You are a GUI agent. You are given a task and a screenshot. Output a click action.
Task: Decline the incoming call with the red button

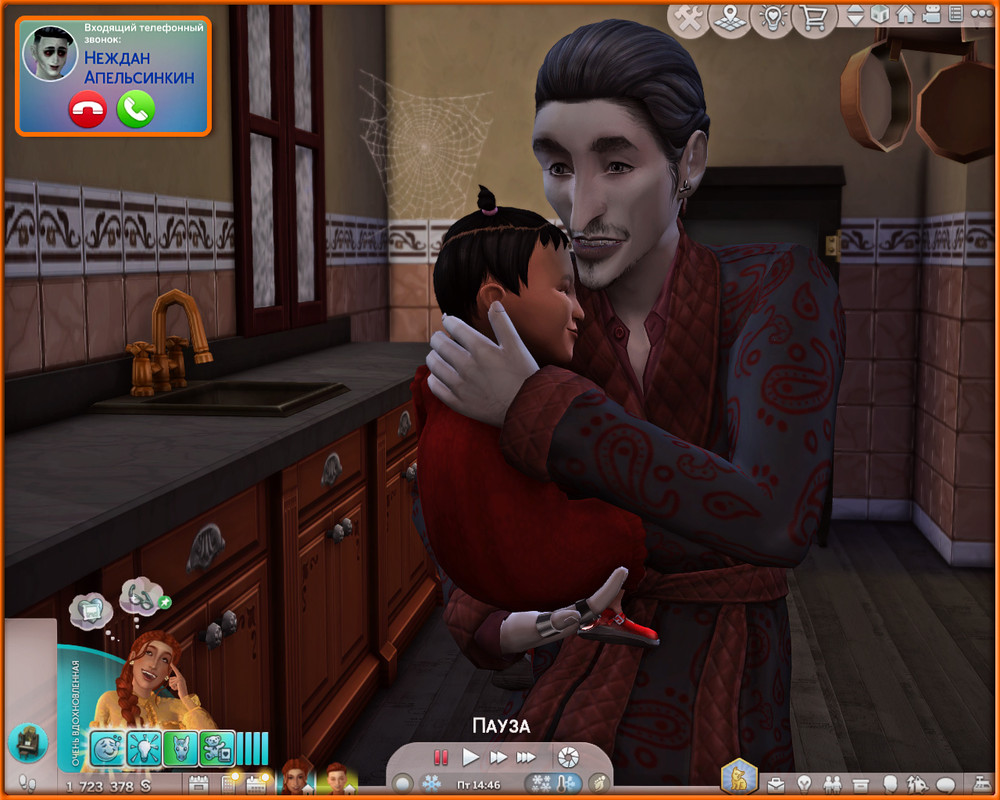(87, 109)
